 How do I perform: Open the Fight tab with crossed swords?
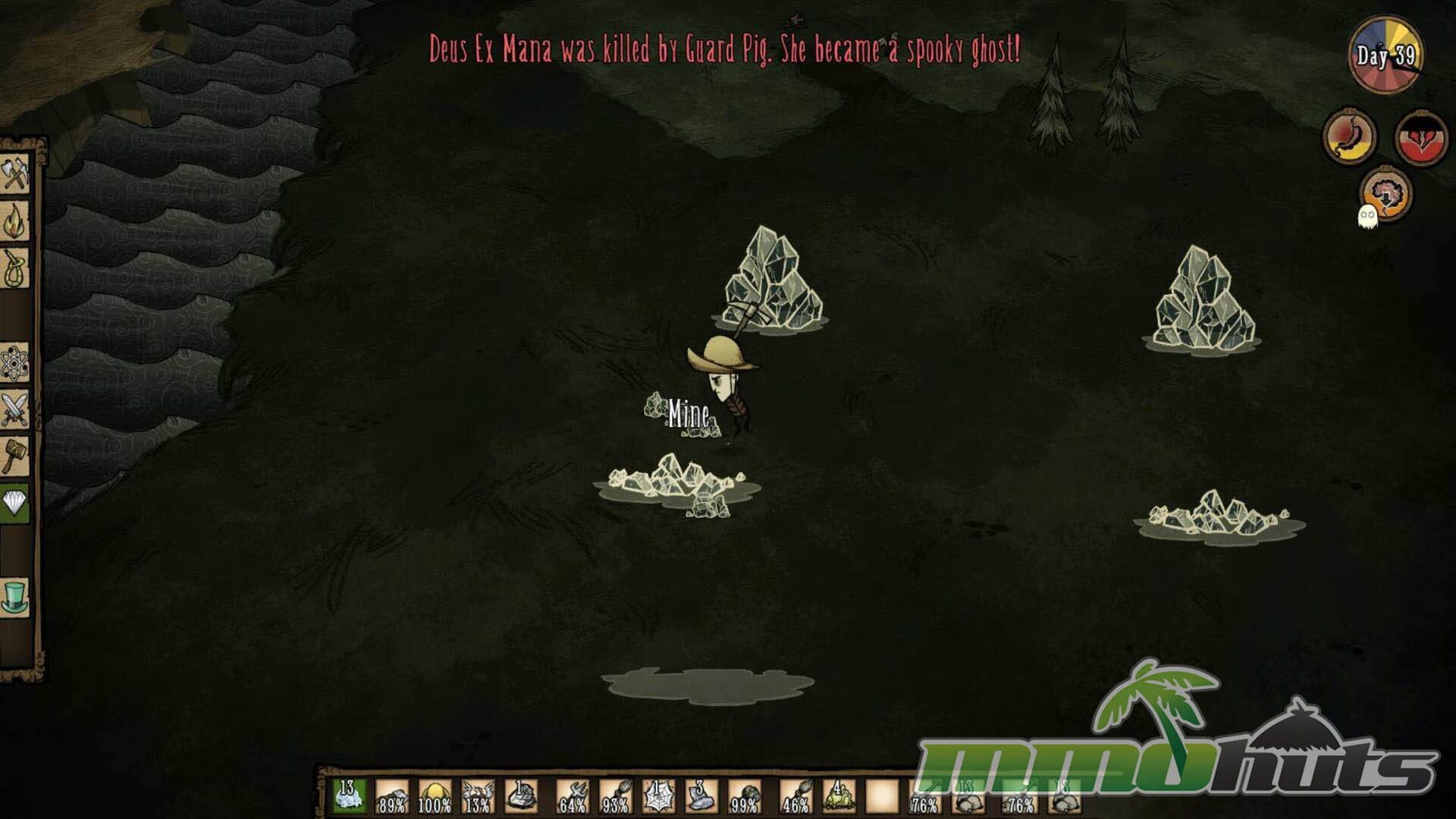coord(14,410)
